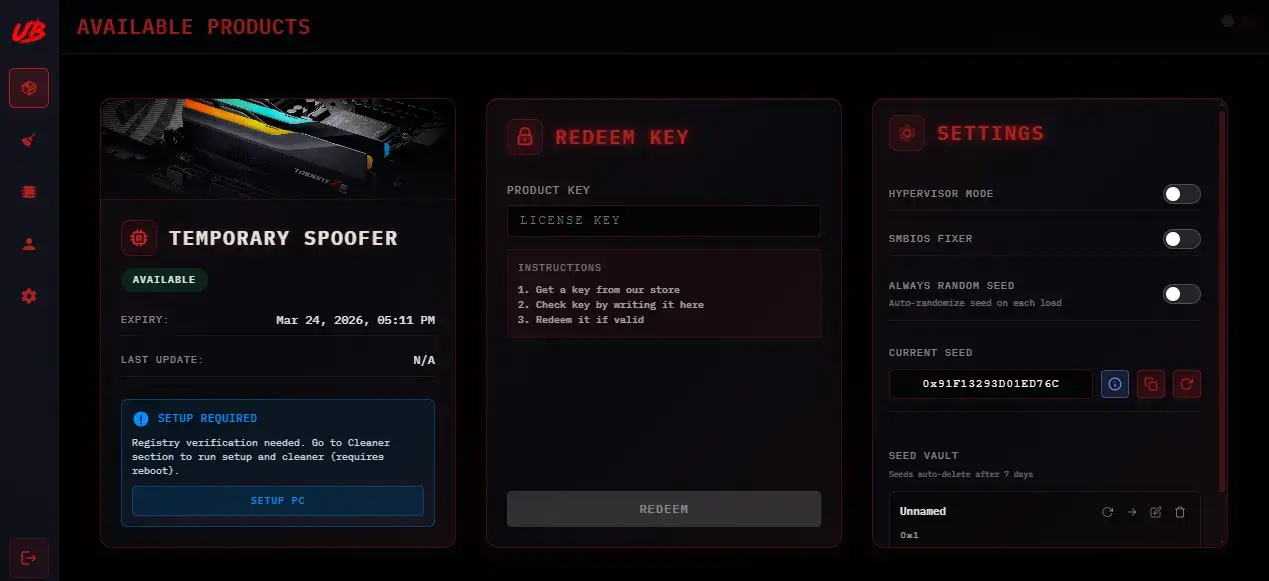
Task: Toggle Hypervisor Mode on
Action: 1181,194
